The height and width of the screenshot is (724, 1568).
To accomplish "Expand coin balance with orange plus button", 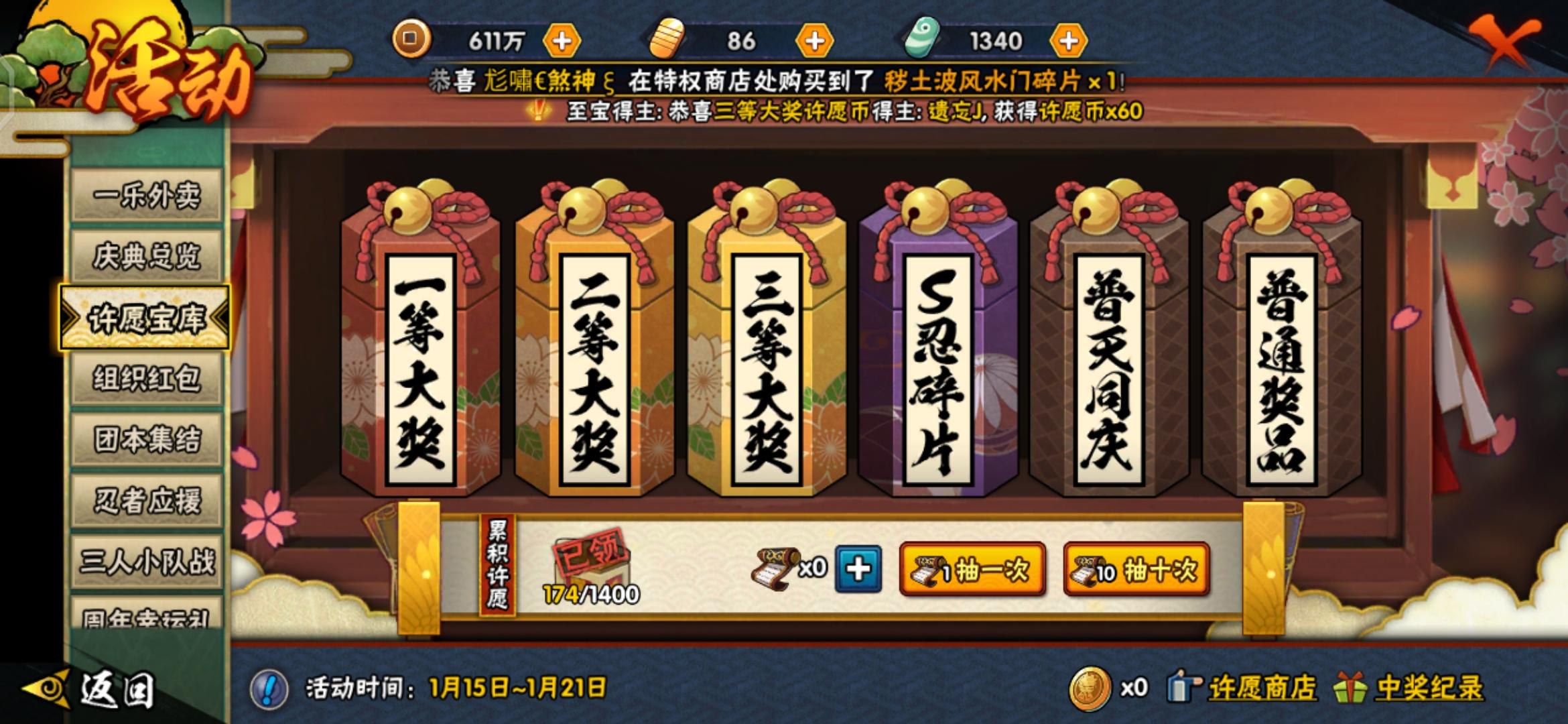I will point(563,40).
